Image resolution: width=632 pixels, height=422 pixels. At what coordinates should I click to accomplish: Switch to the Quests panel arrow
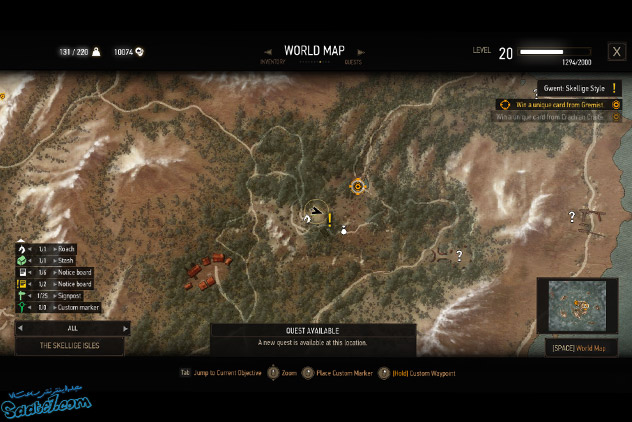coord(361,52)
